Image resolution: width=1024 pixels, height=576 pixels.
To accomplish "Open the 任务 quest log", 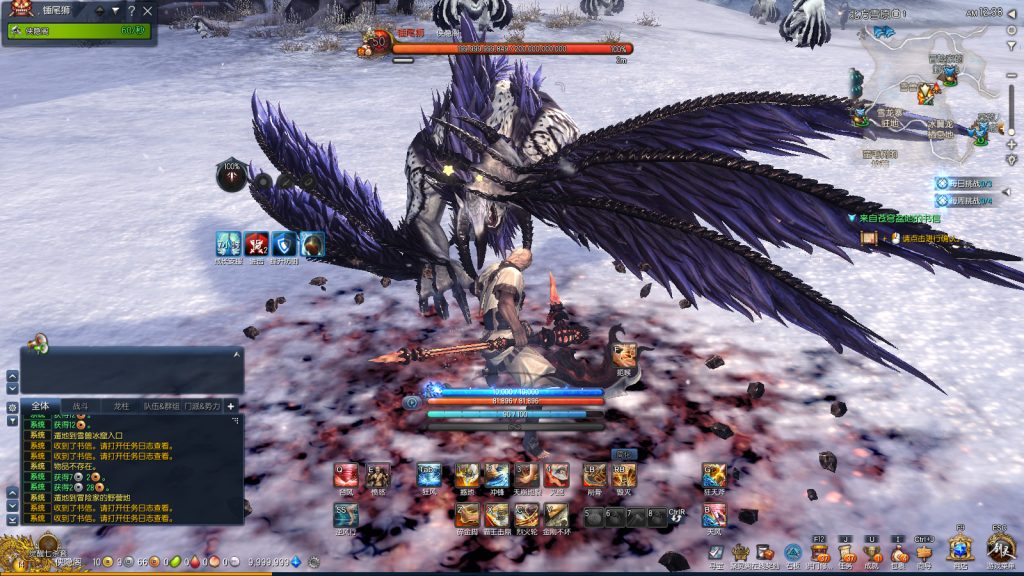I will point(847,551).
